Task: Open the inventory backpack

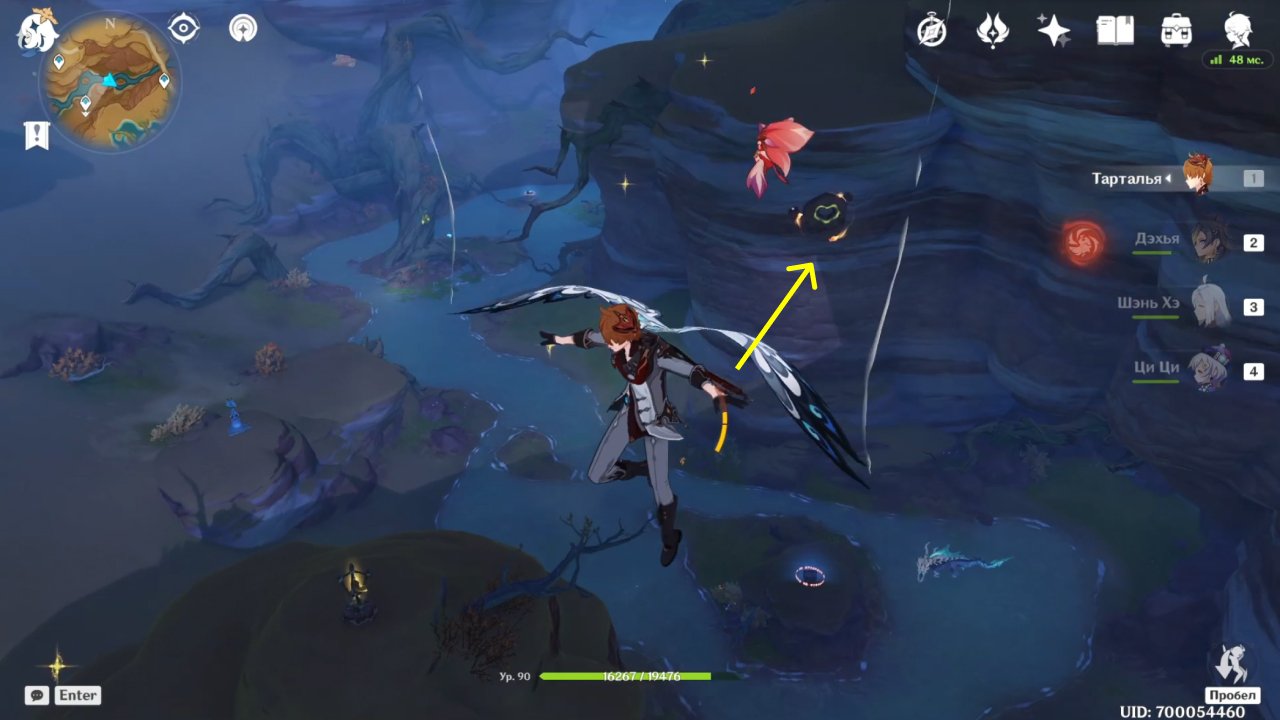Action: coord(1176,31)
